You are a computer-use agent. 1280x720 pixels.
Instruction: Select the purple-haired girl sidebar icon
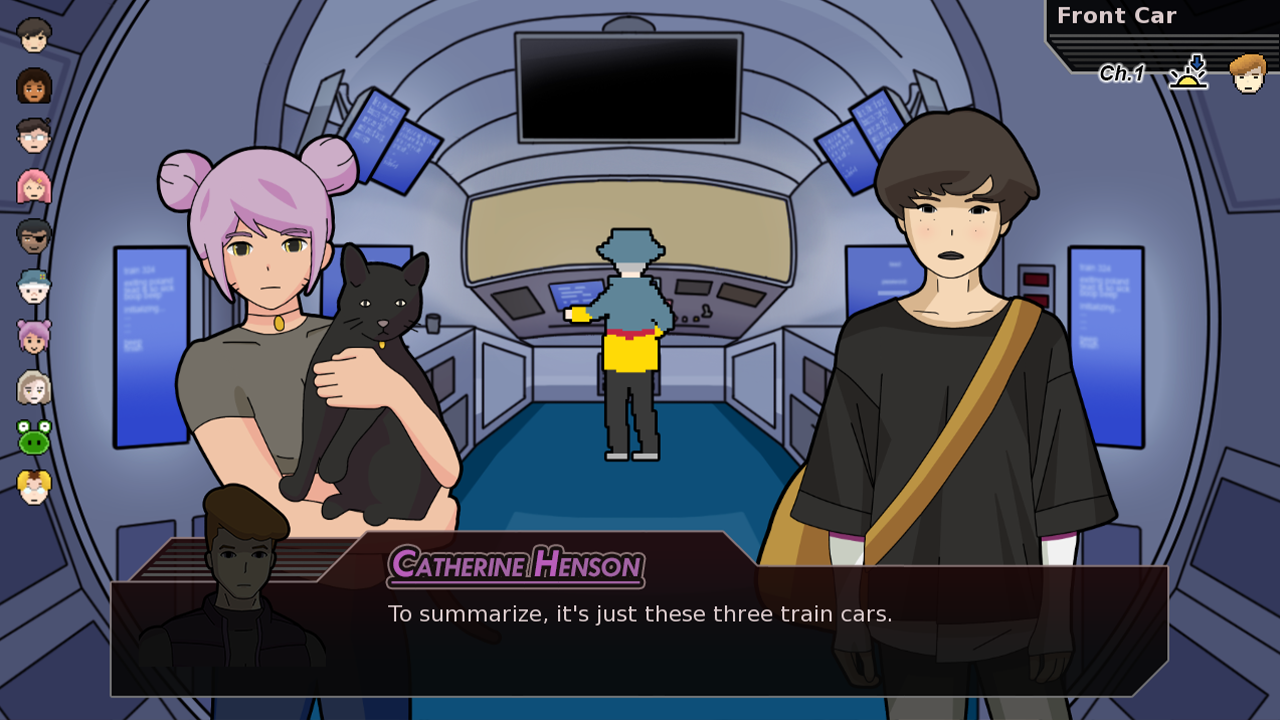(x=33, y=337)
